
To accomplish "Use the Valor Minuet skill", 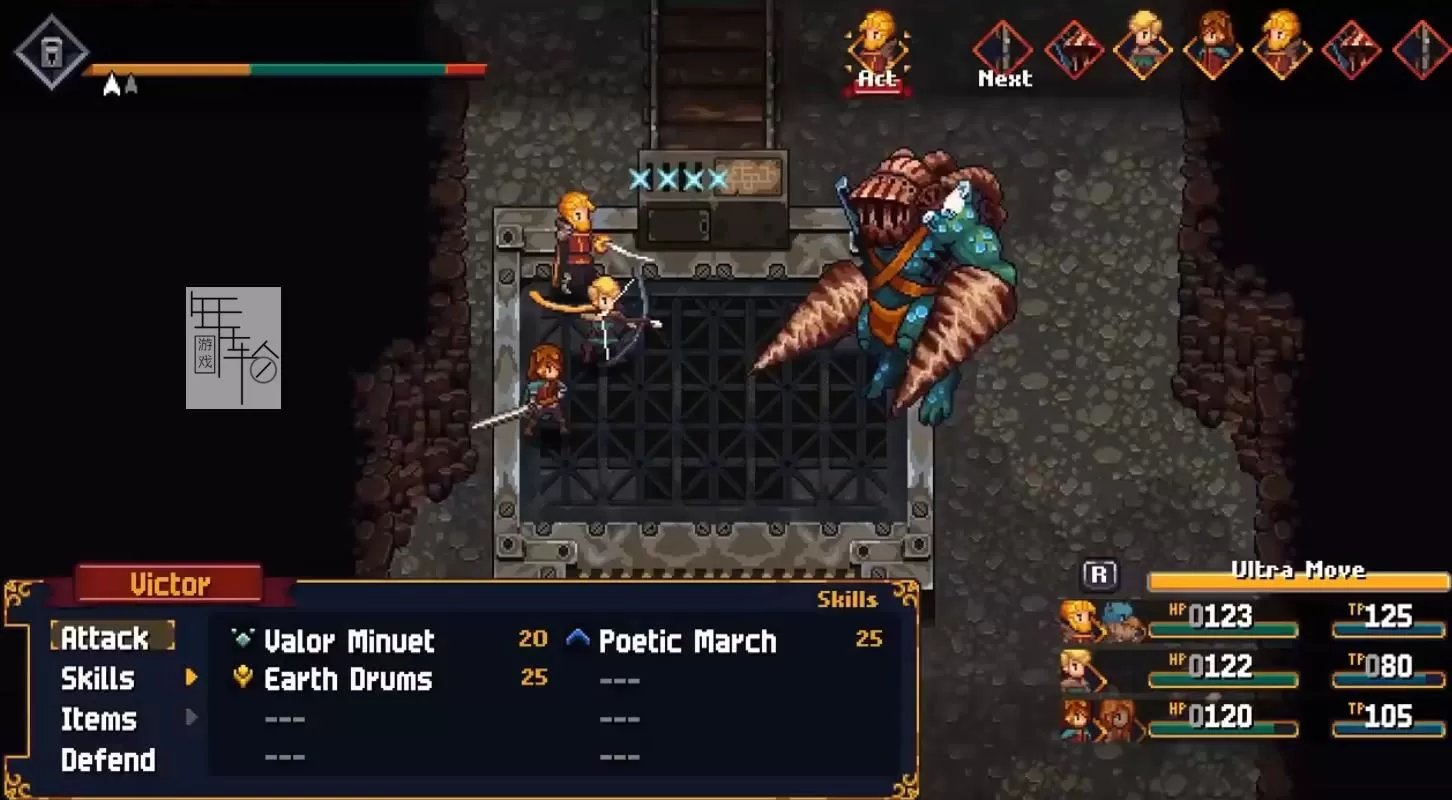I will [349, 641].
